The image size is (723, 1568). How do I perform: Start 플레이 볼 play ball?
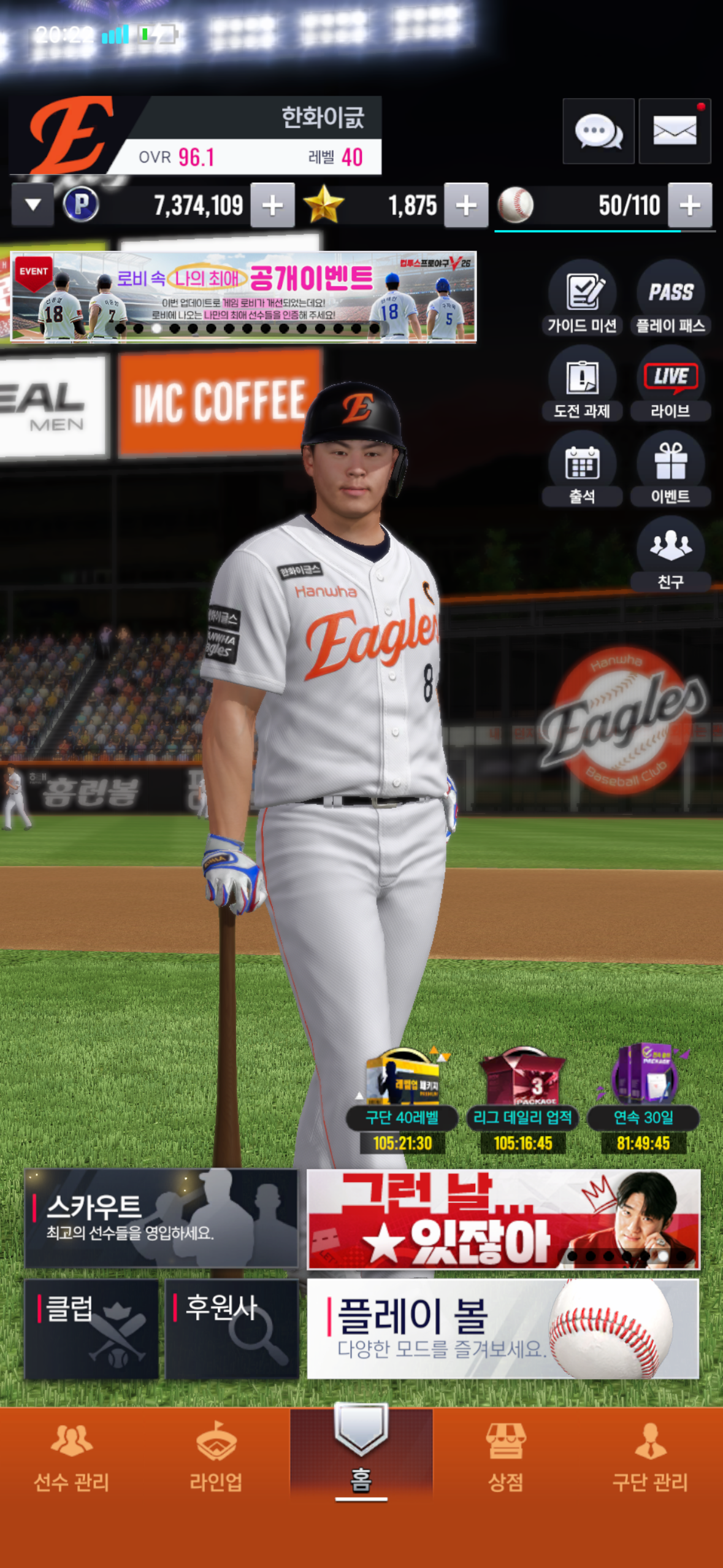502,1329
